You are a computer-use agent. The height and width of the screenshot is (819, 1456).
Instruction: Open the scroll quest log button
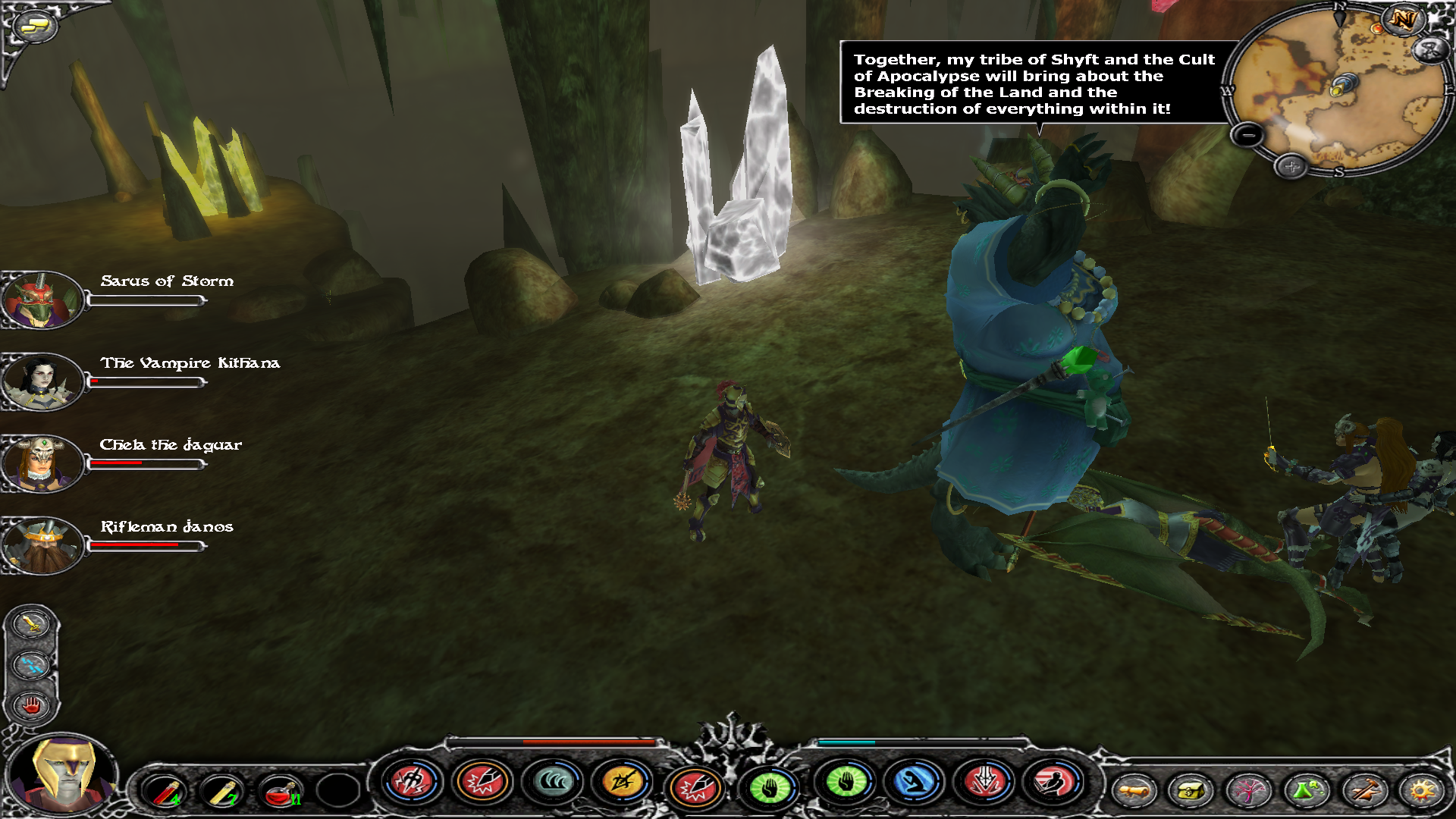pos(1134,791)
